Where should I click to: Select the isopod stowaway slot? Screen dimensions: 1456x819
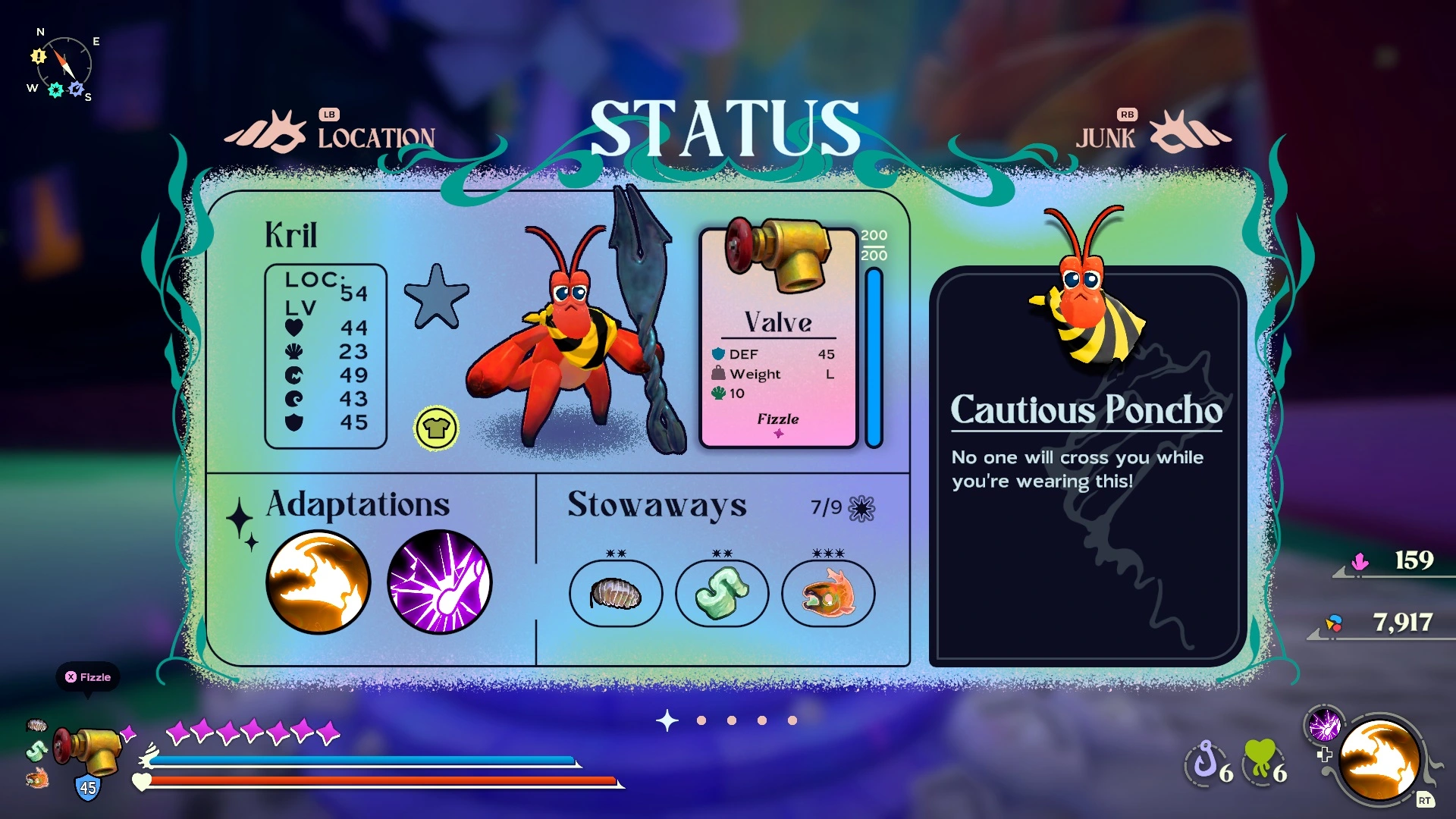616,593
